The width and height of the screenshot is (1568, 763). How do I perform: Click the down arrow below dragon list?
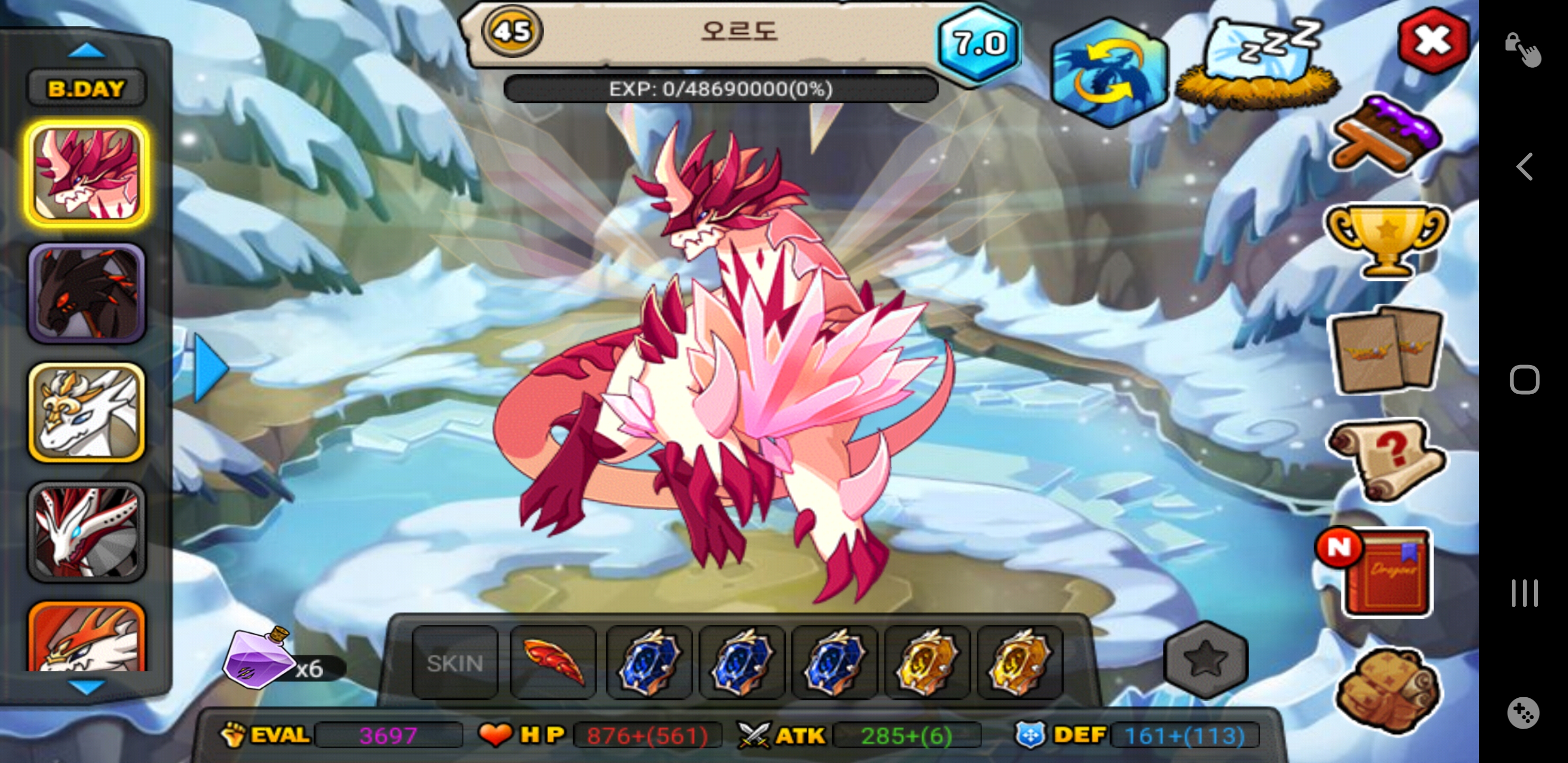86,687
